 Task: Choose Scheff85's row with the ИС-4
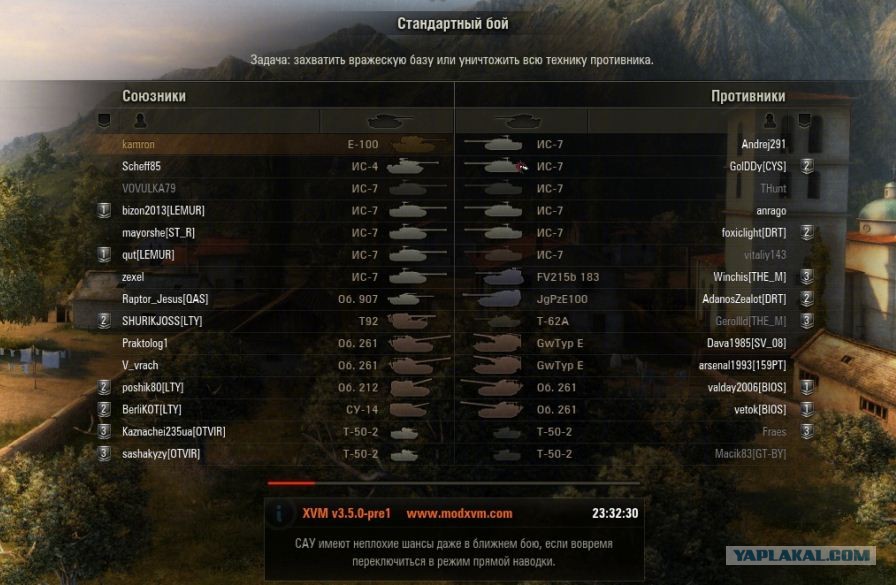(x=141, y=167)
